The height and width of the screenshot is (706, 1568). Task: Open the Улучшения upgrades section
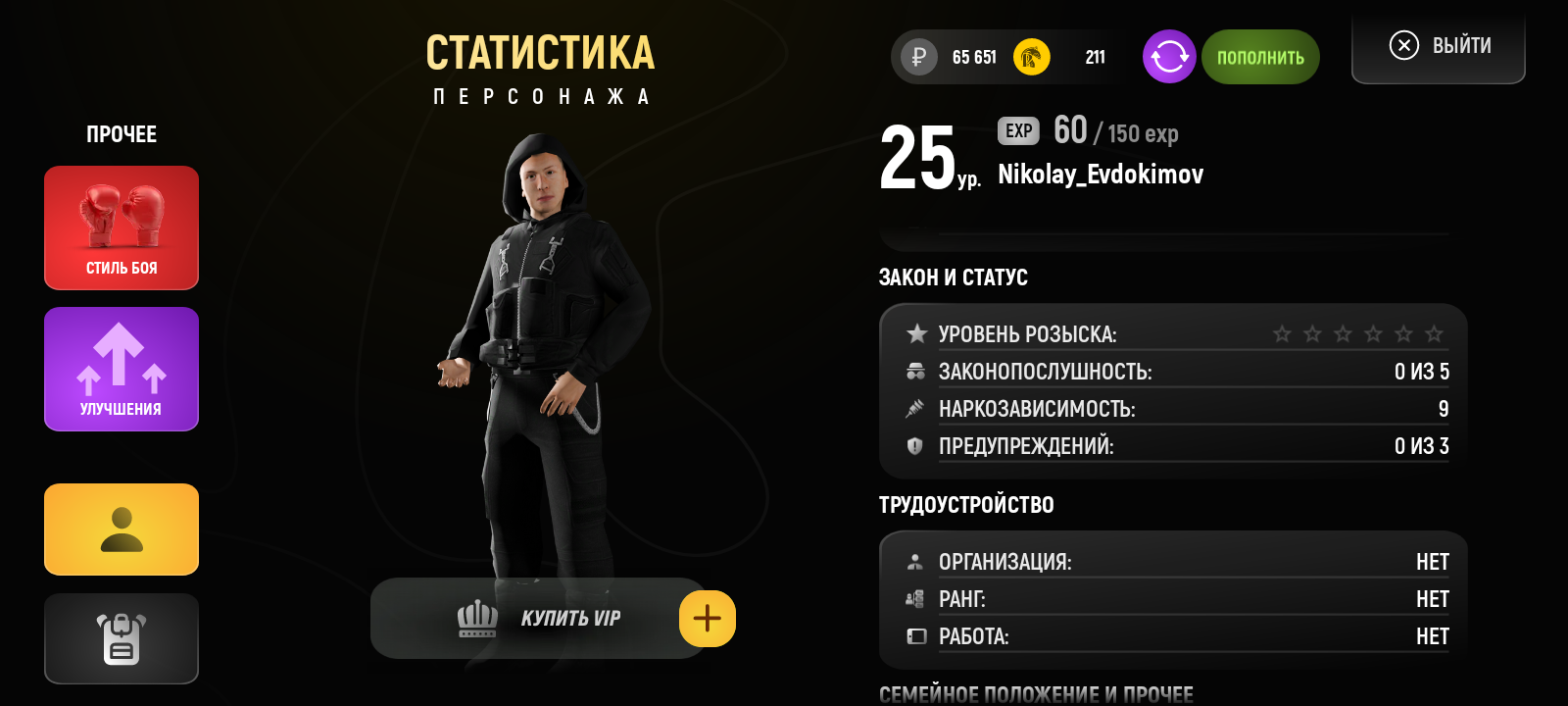[x=122, y=369]
